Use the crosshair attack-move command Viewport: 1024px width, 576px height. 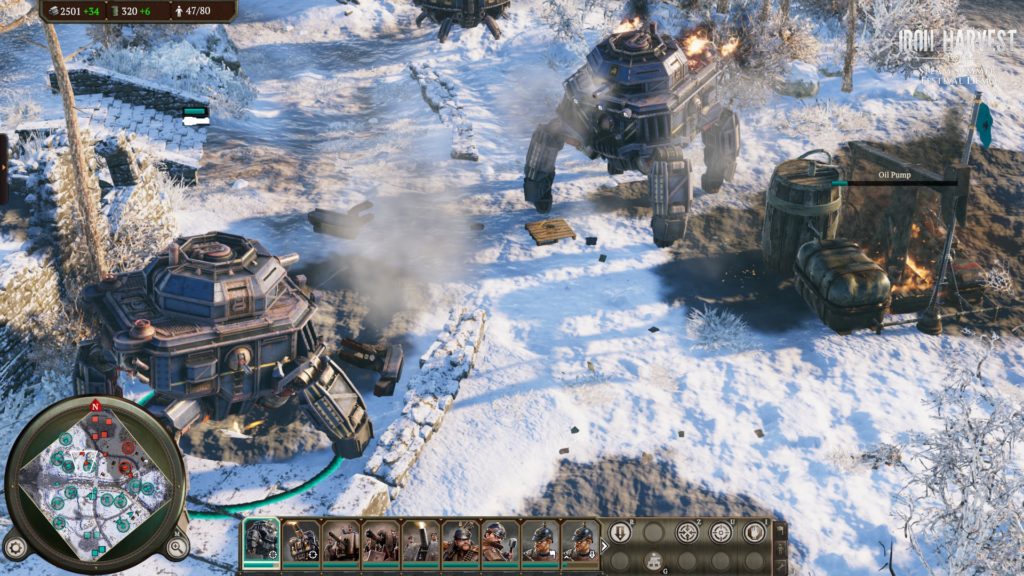[x=687, y=532]
